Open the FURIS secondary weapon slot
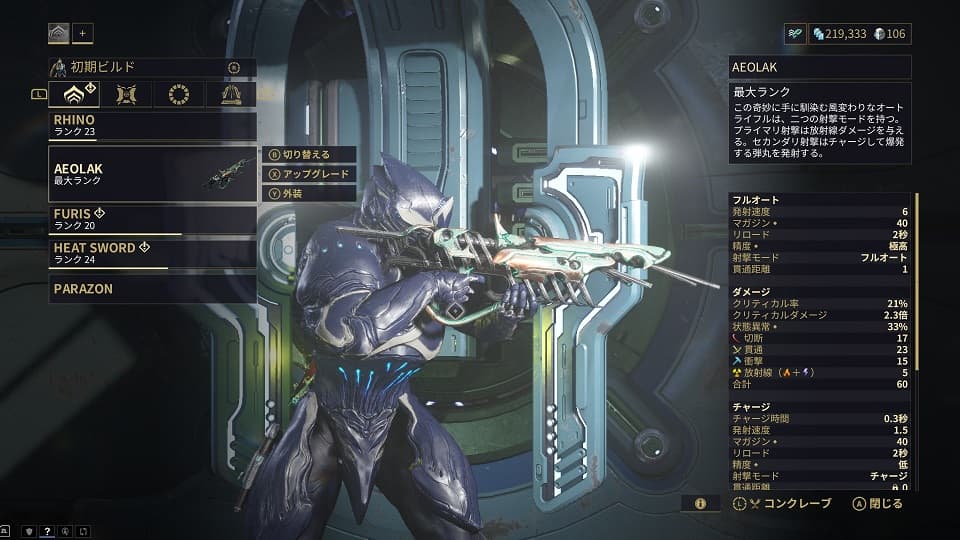The height and width of the screenshot is (540, 960). [152, 219]
